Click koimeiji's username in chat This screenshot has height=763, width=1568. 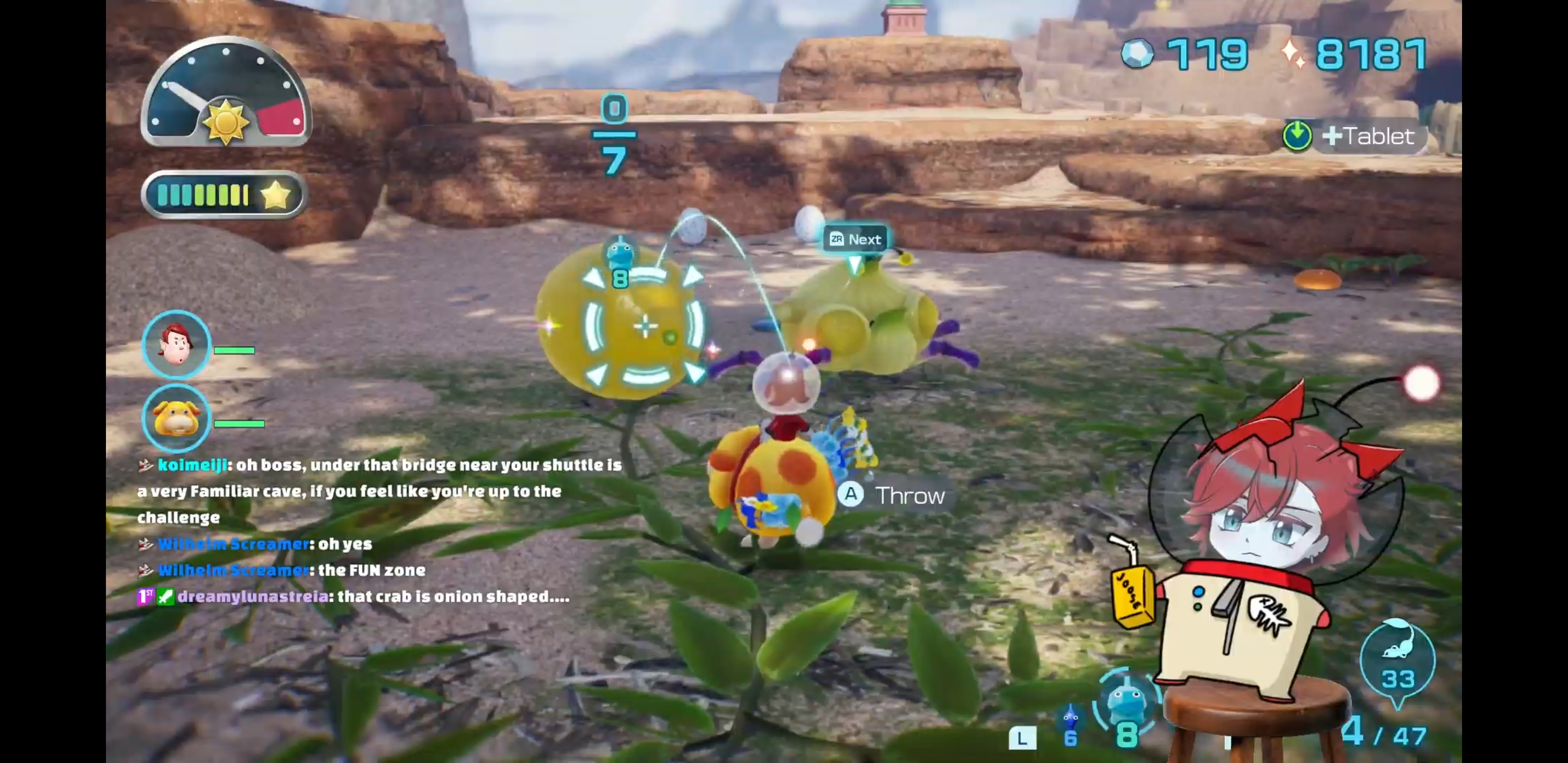point(192,465)
